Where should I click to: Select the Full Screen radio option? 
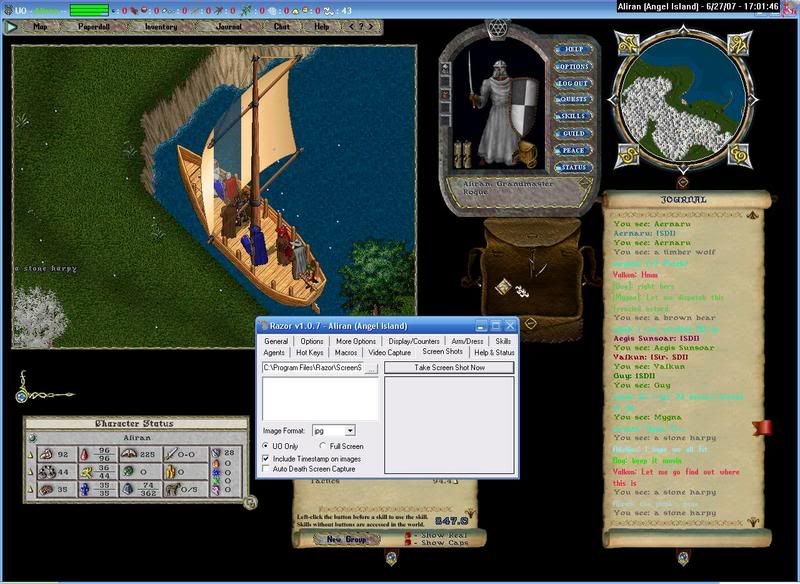322,446
